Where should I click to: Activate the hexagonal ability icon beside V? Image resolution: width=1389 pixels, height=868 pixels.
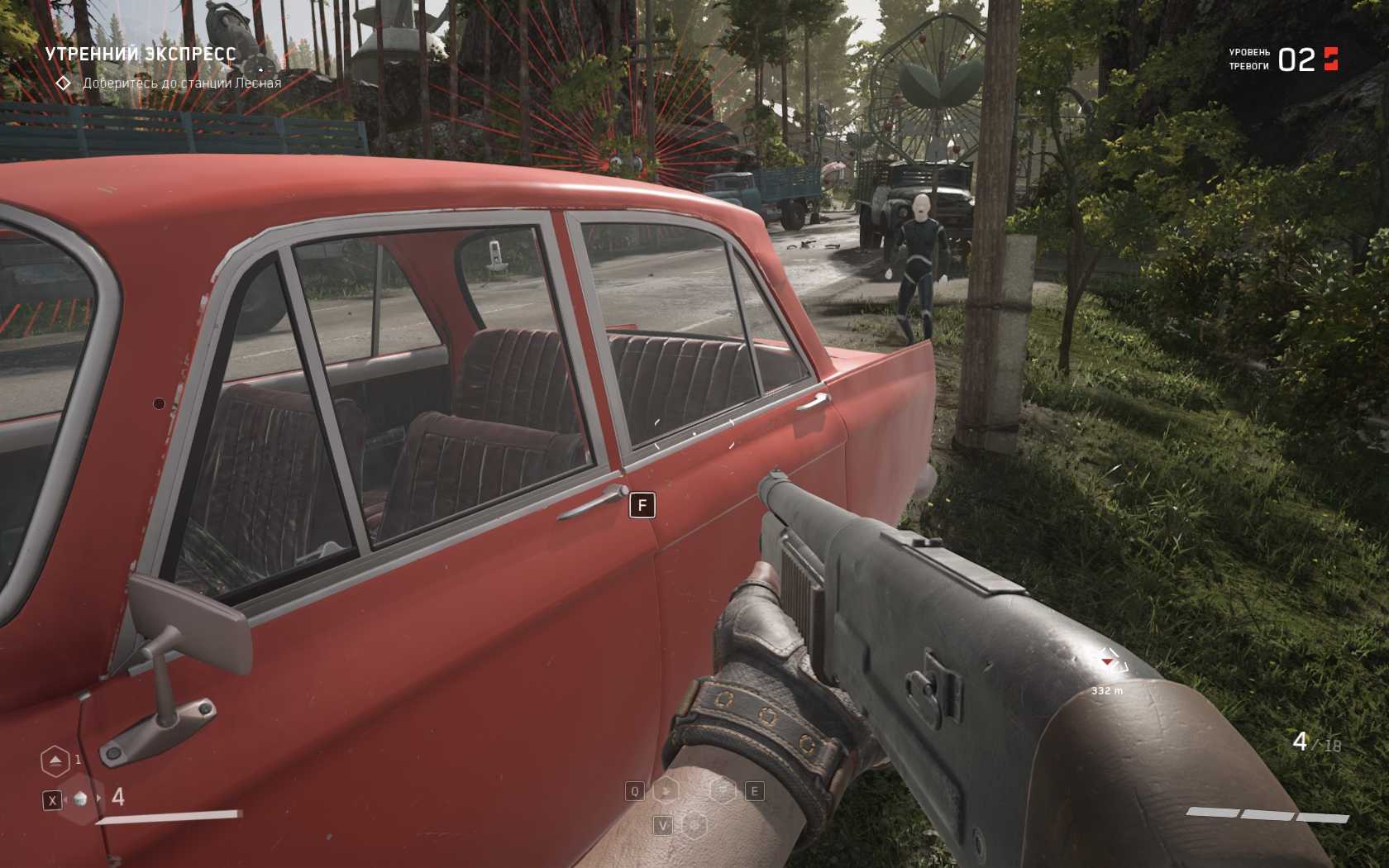694,825
